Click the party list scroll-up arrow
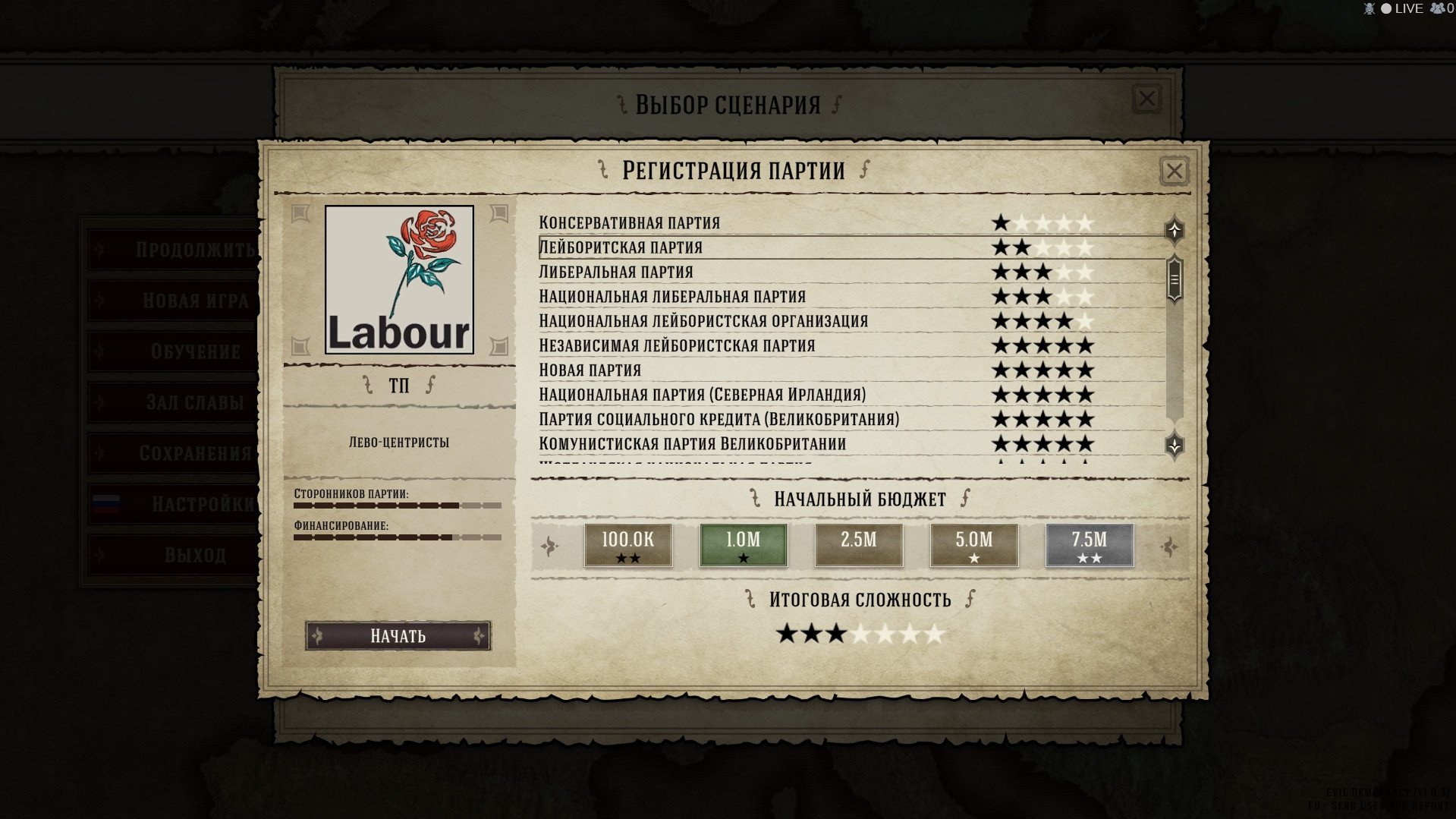This screenshot has width=1456, height=819. [1174, 229]
